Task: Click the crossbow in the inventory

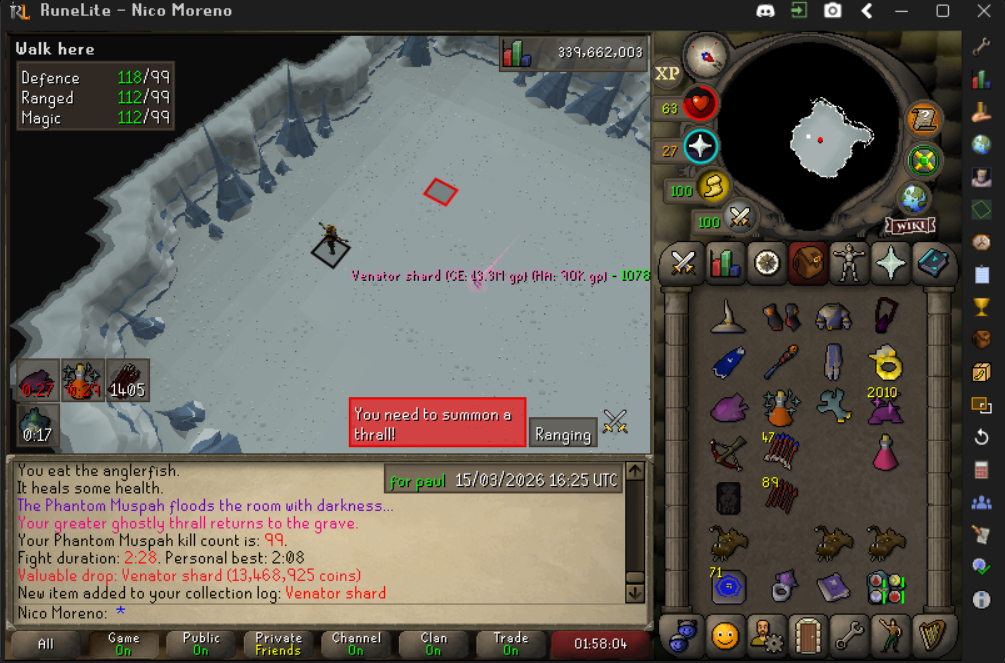Action: click(728, 452)
